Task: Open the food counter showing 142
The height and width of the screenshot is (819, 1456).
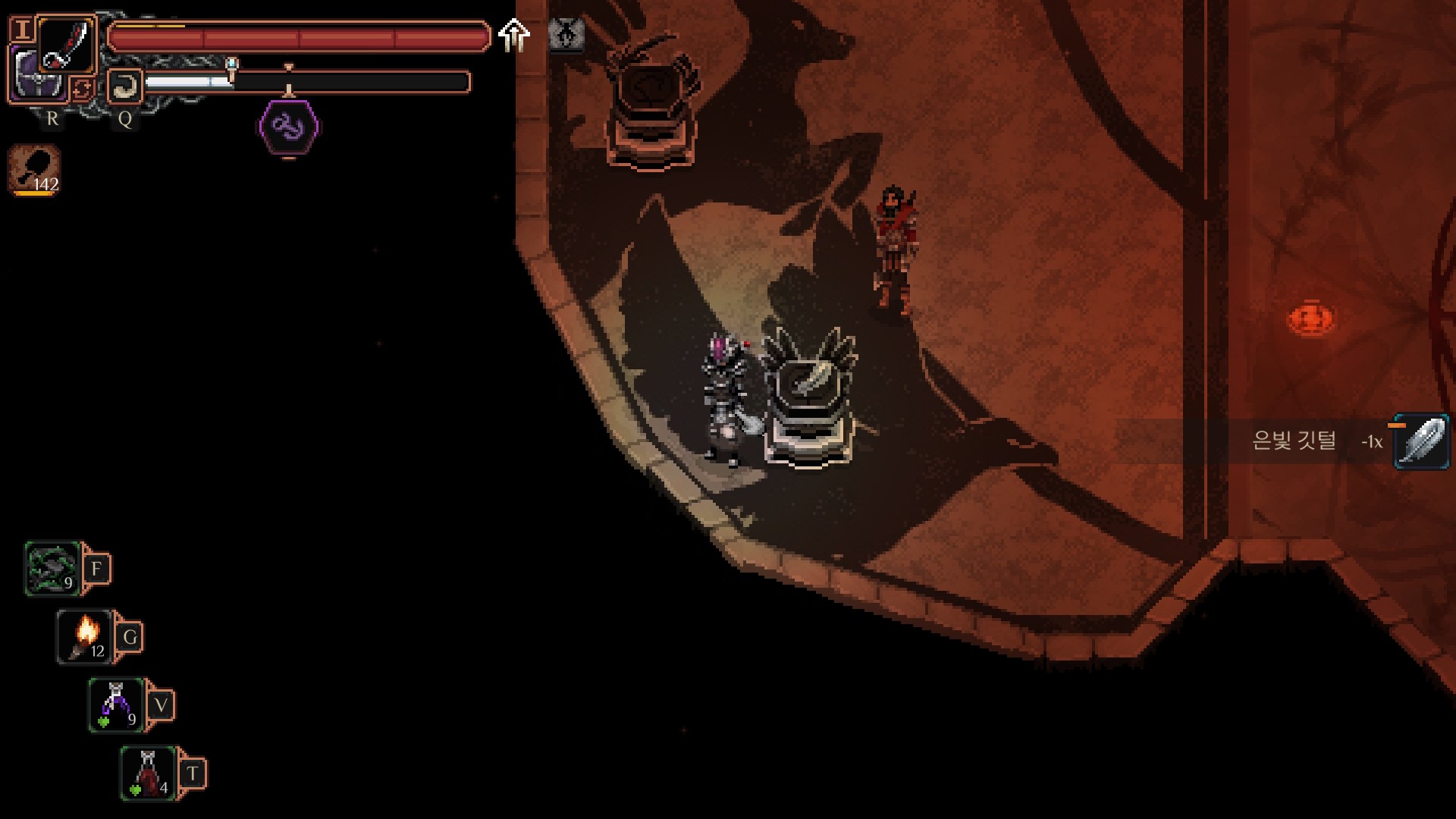Action: point(35,170)
